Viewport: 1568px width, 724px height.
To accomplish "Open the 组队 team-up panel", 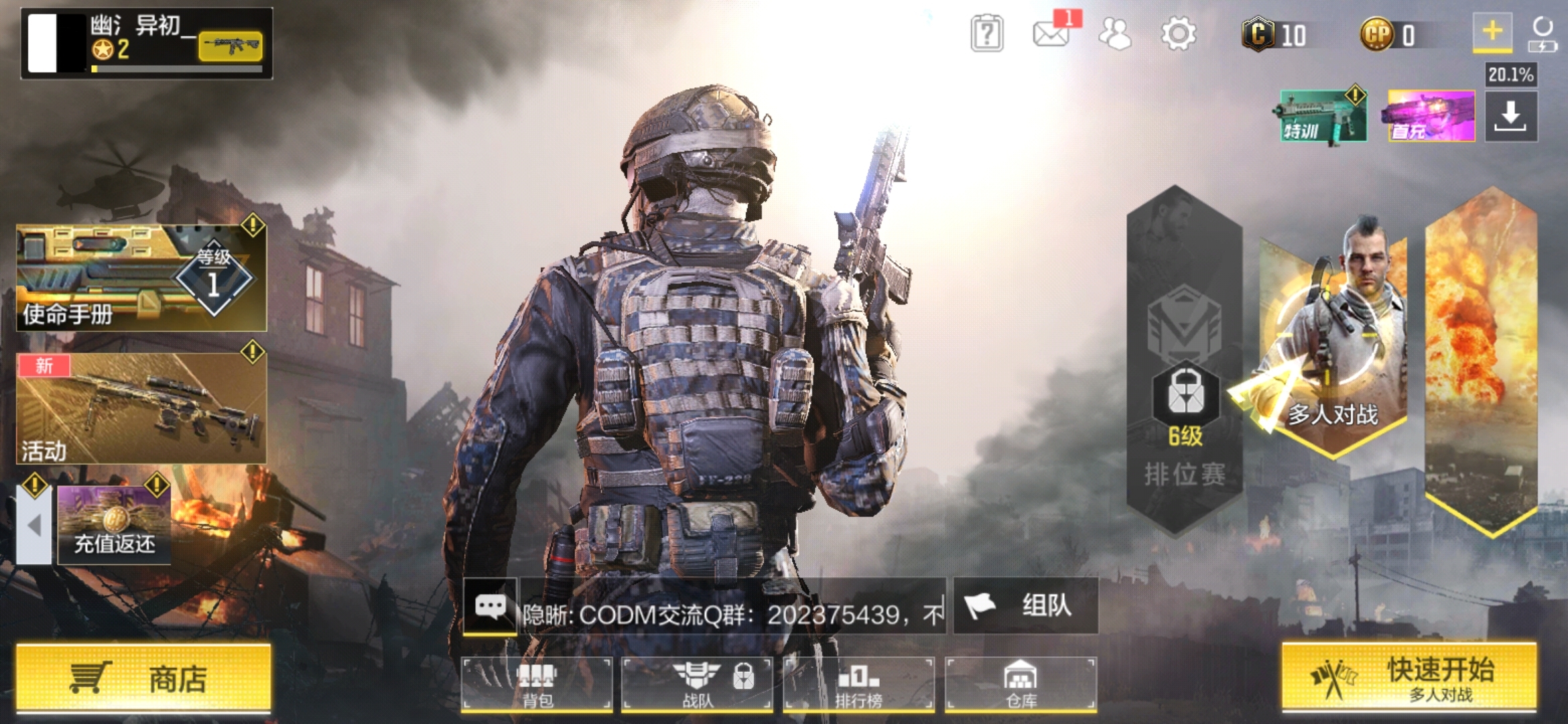I will (x=1025, y=606).
